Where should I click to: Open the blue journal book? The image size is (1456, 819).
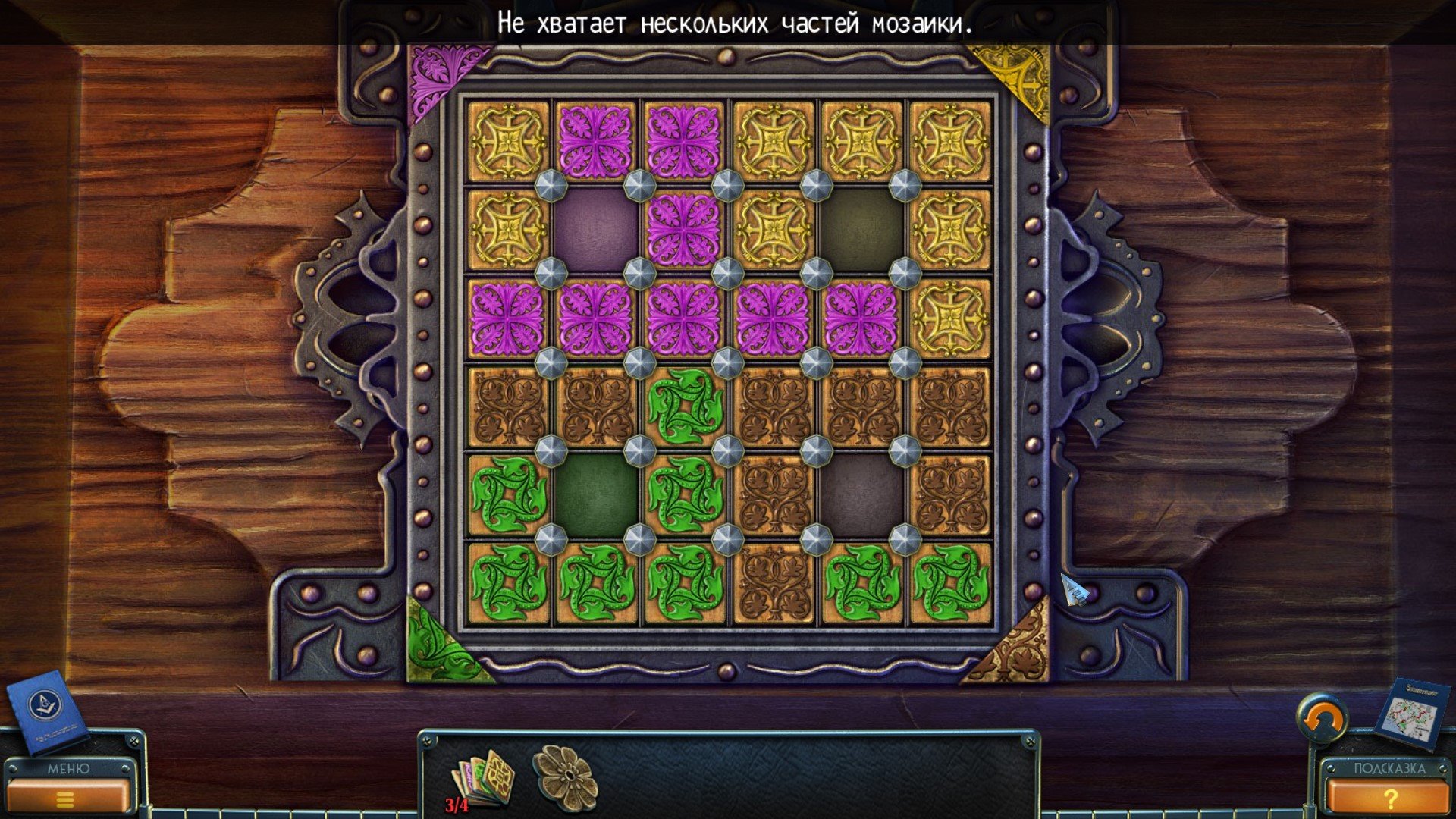(45, 710)
